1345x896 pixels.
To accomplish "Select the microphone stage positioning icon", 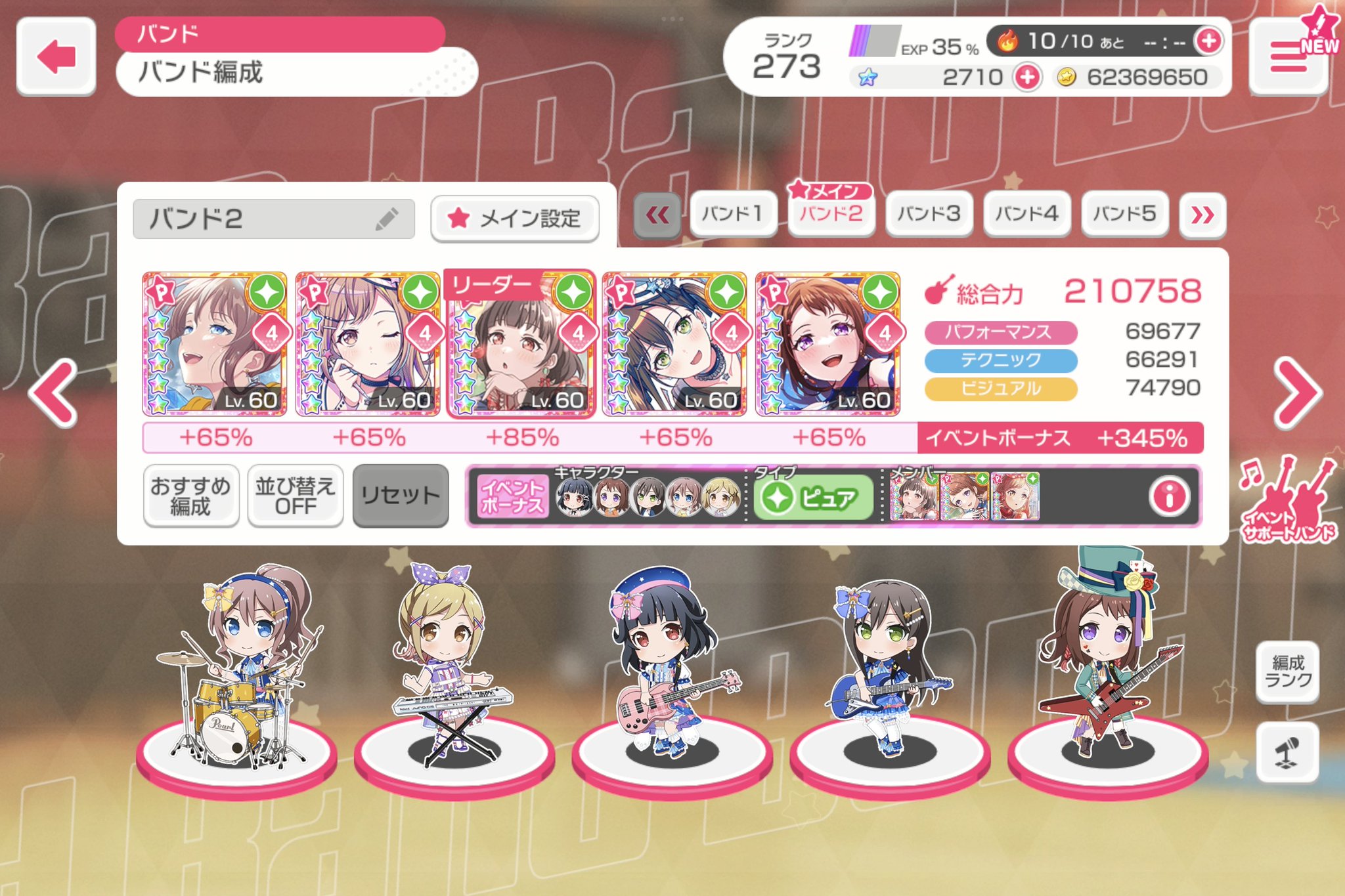I will (1289, 754).
